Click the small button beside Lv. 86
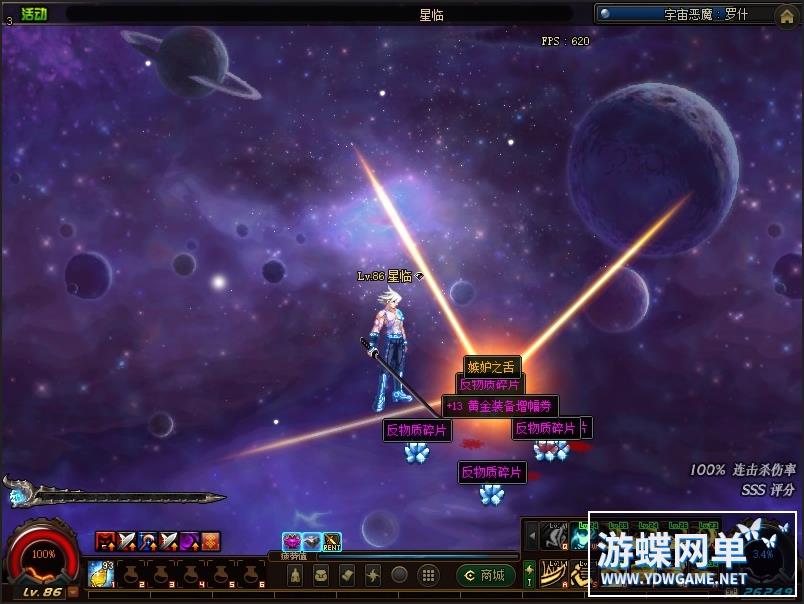Image resolution: width=804 pixels, height=604 pixels. tap(72, 591)
